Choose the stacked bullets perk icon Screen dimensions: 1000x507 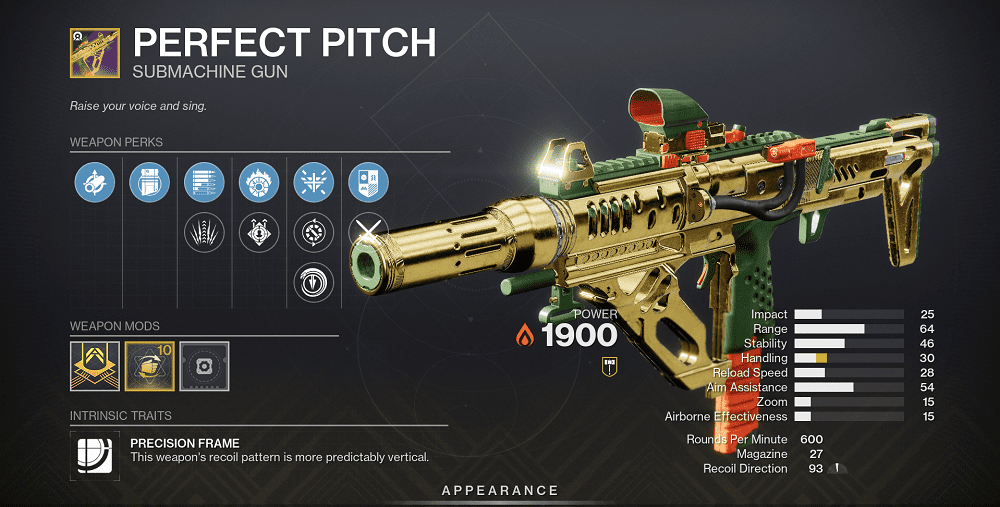pos(204,182)
